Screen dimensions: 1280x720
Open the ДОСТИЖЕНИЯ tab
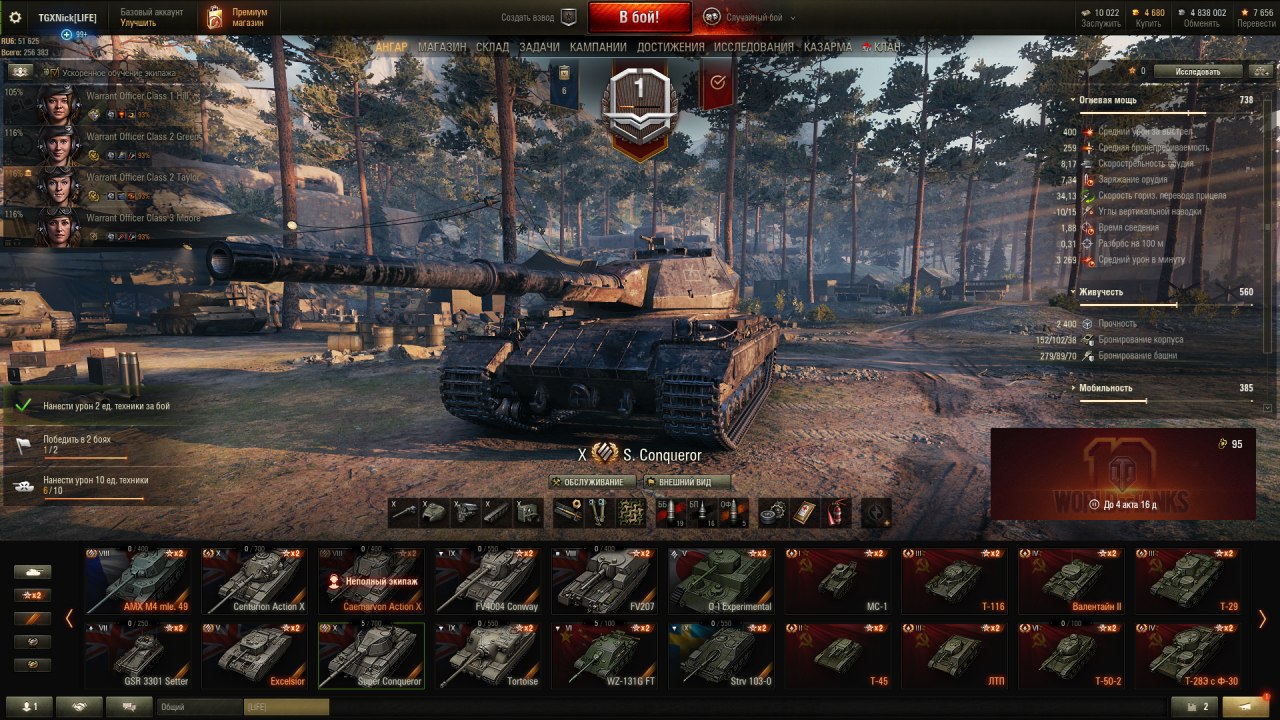tap(671, 47)
